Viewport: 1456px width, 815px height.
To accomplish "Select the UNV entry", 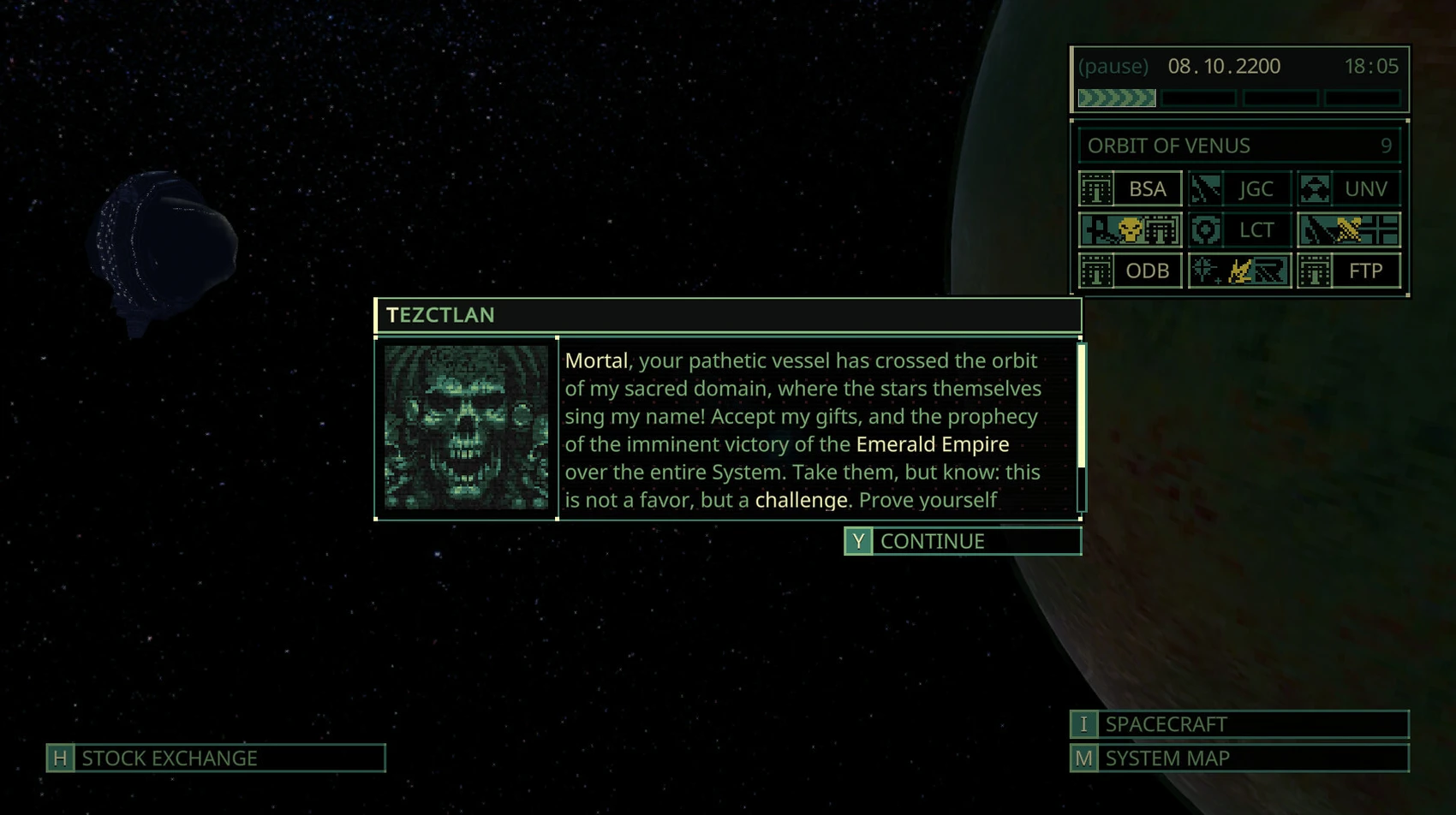I will (x=1349, y=189).
